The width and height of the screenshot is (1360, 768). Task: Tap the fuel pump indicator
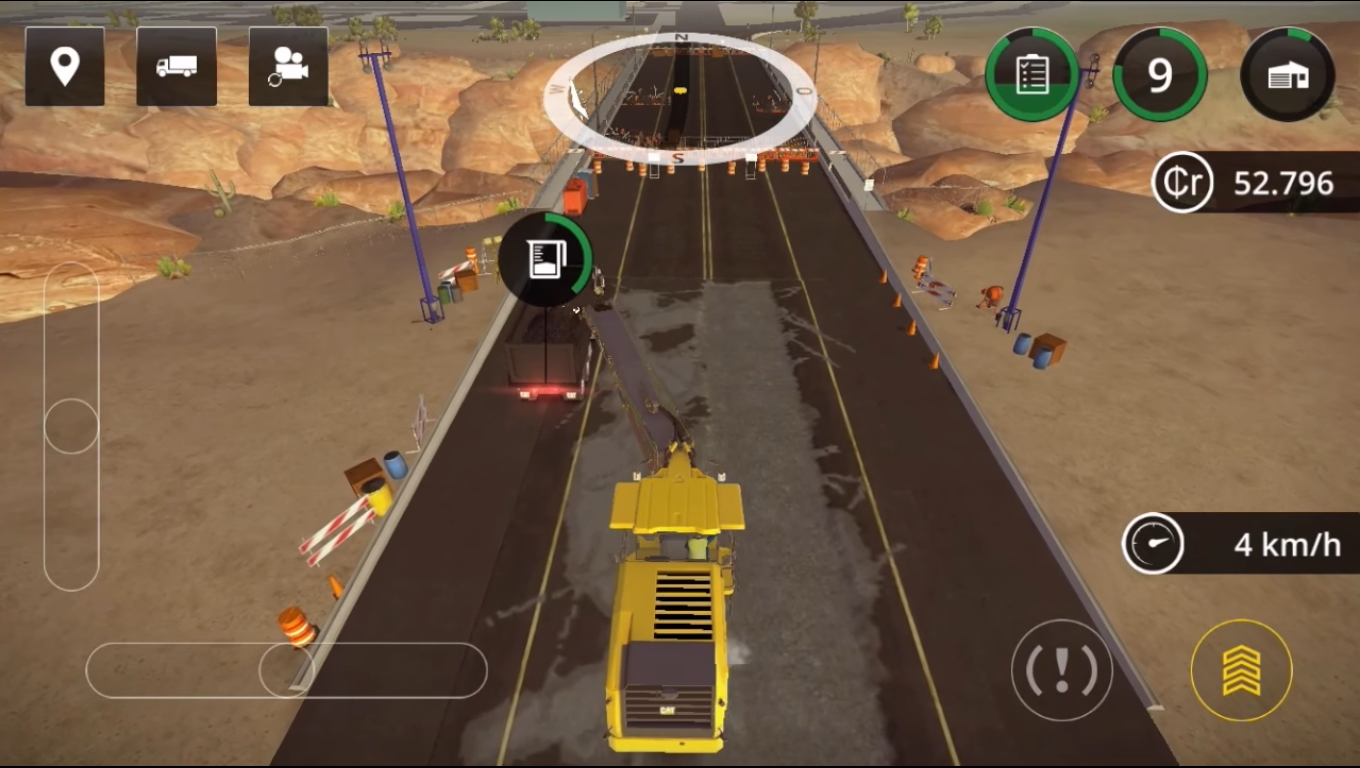coord(546,259)
